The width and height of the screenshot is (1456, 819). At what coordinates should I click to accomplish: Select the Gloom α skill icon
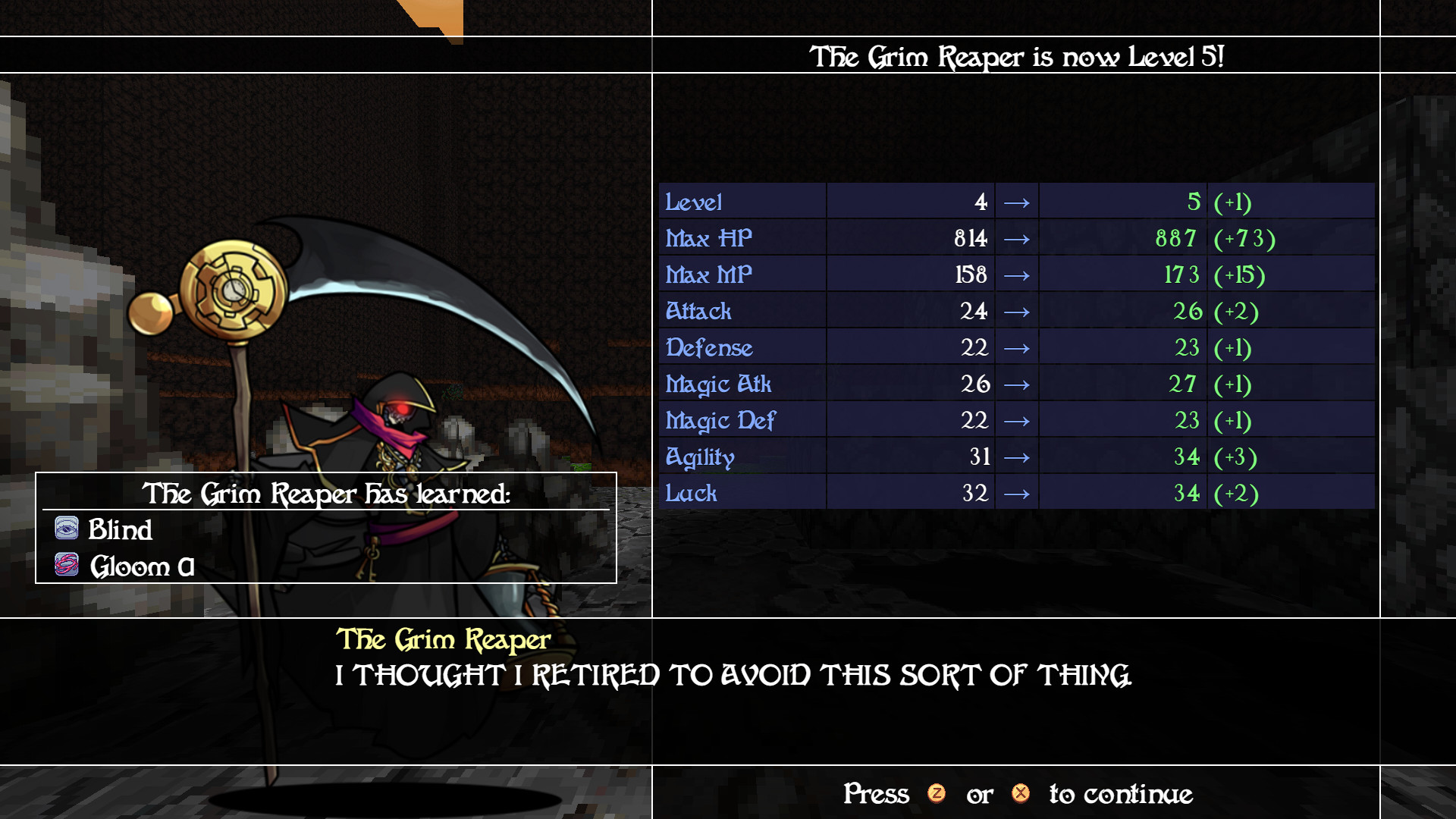point(67,564)
